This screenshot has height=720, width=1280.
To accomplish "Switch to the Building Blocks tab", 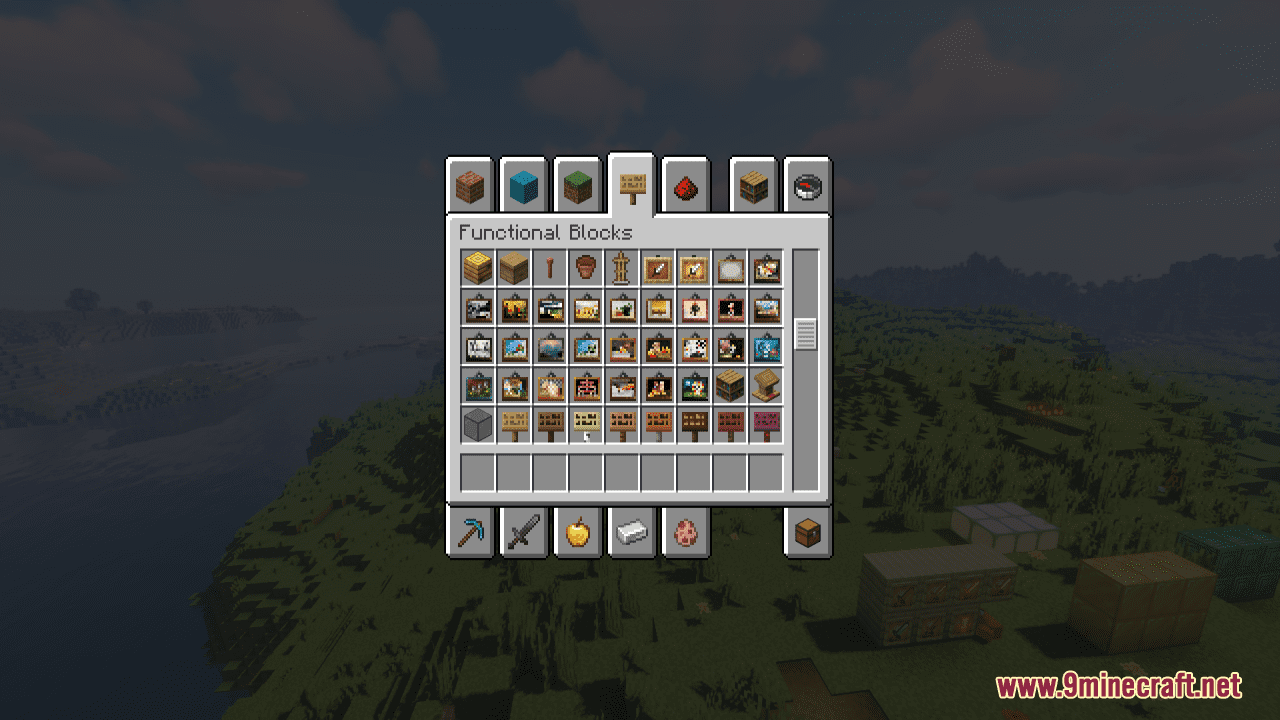I will click(469, 186).
